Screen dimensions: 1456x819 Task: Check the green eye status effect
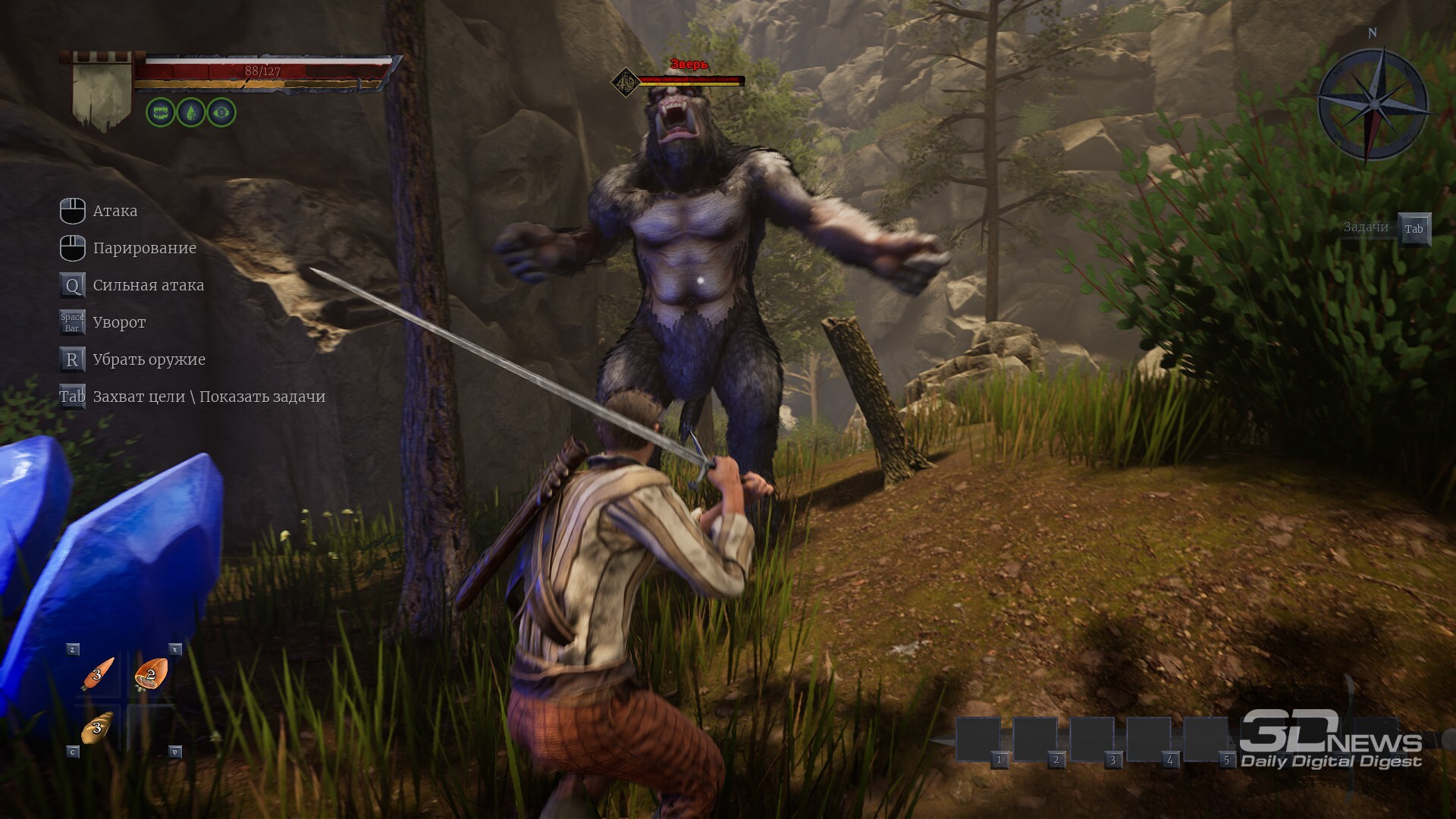[221, 112]
